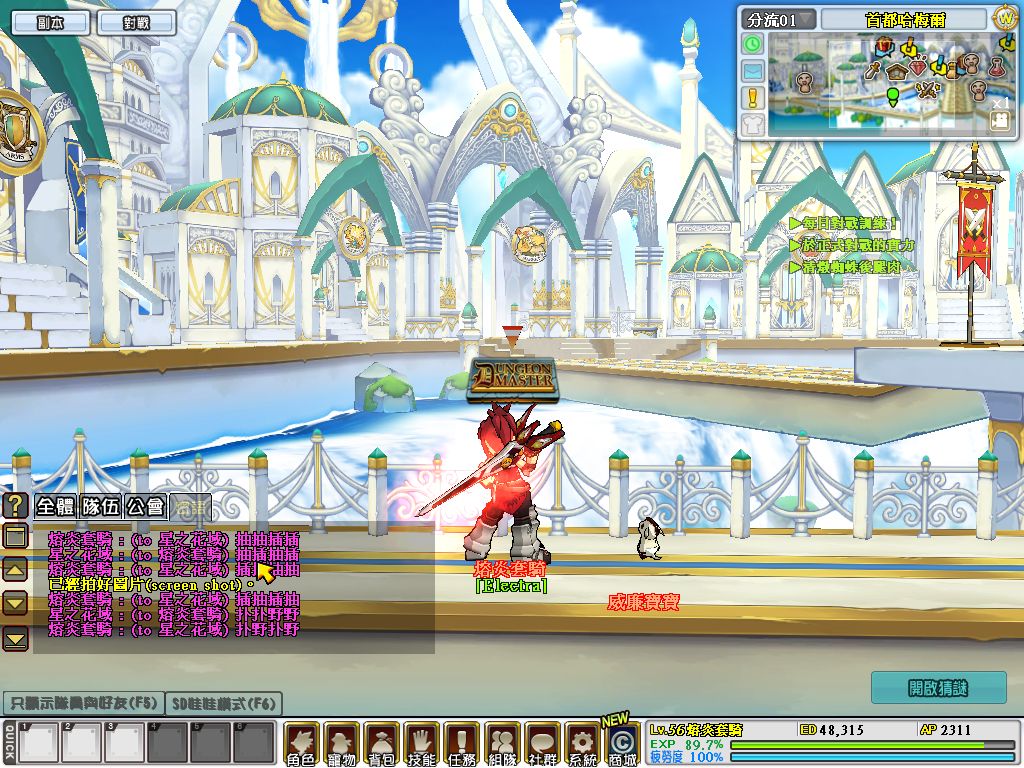Open the 技能 skills window
Screen dimensions: 1024x768
pyautogui.click(x=421, y=744)
